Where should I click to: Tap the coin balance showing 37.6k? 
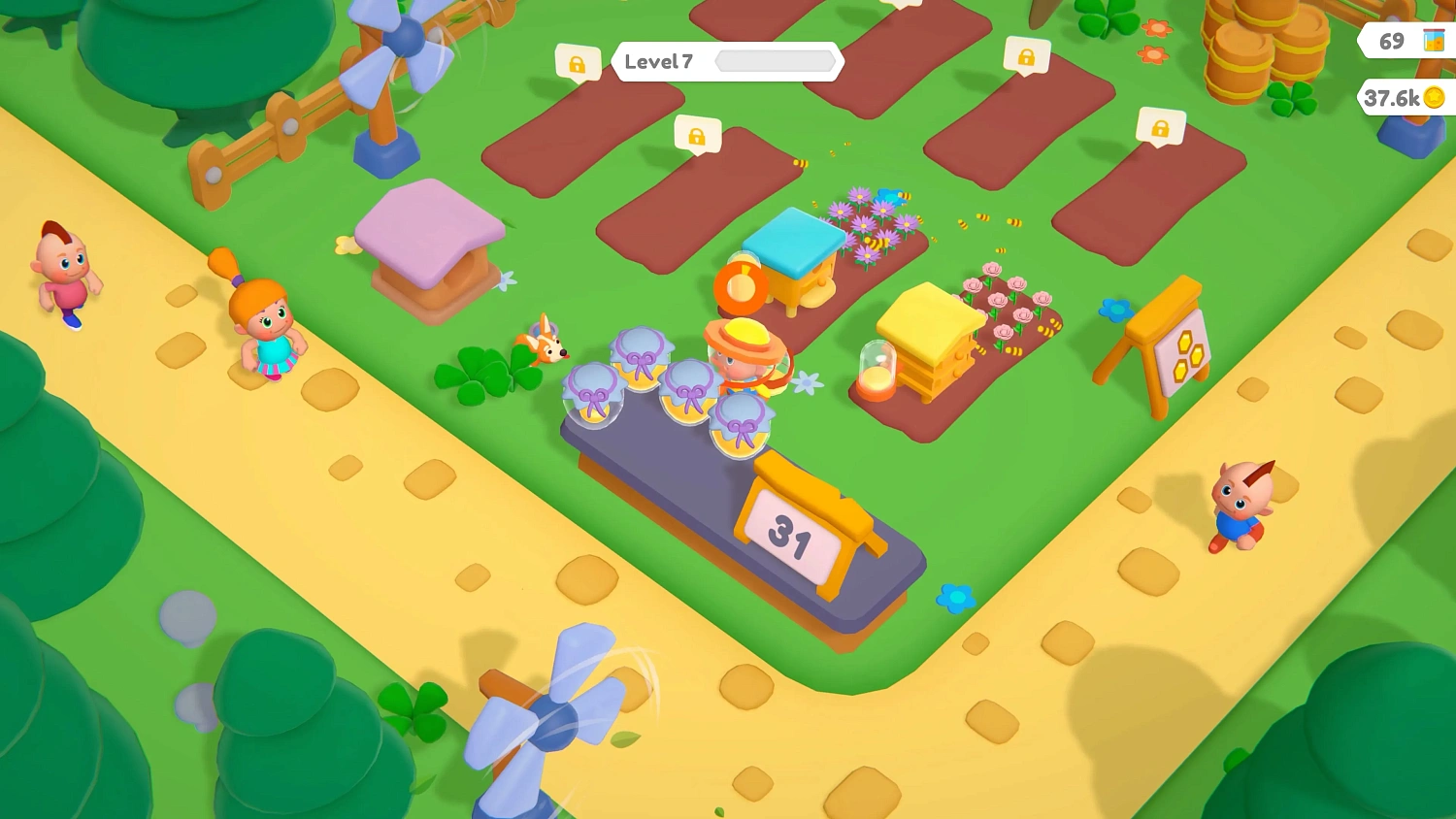(1398, 97)
